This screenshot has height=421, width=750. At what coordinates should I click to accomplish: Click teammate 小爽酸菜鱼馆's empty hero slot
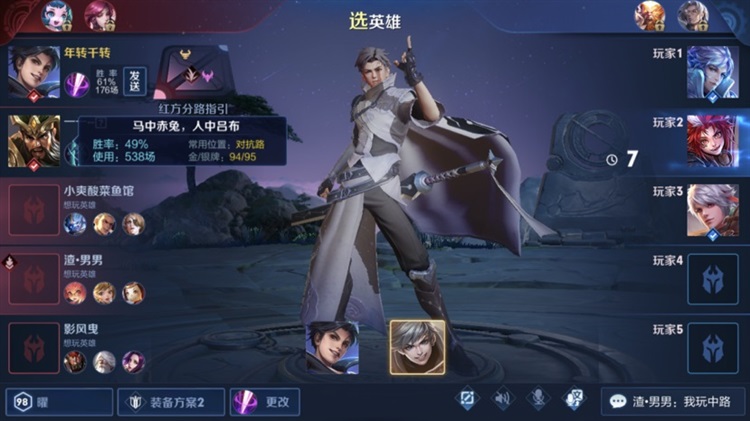(33, 210)
